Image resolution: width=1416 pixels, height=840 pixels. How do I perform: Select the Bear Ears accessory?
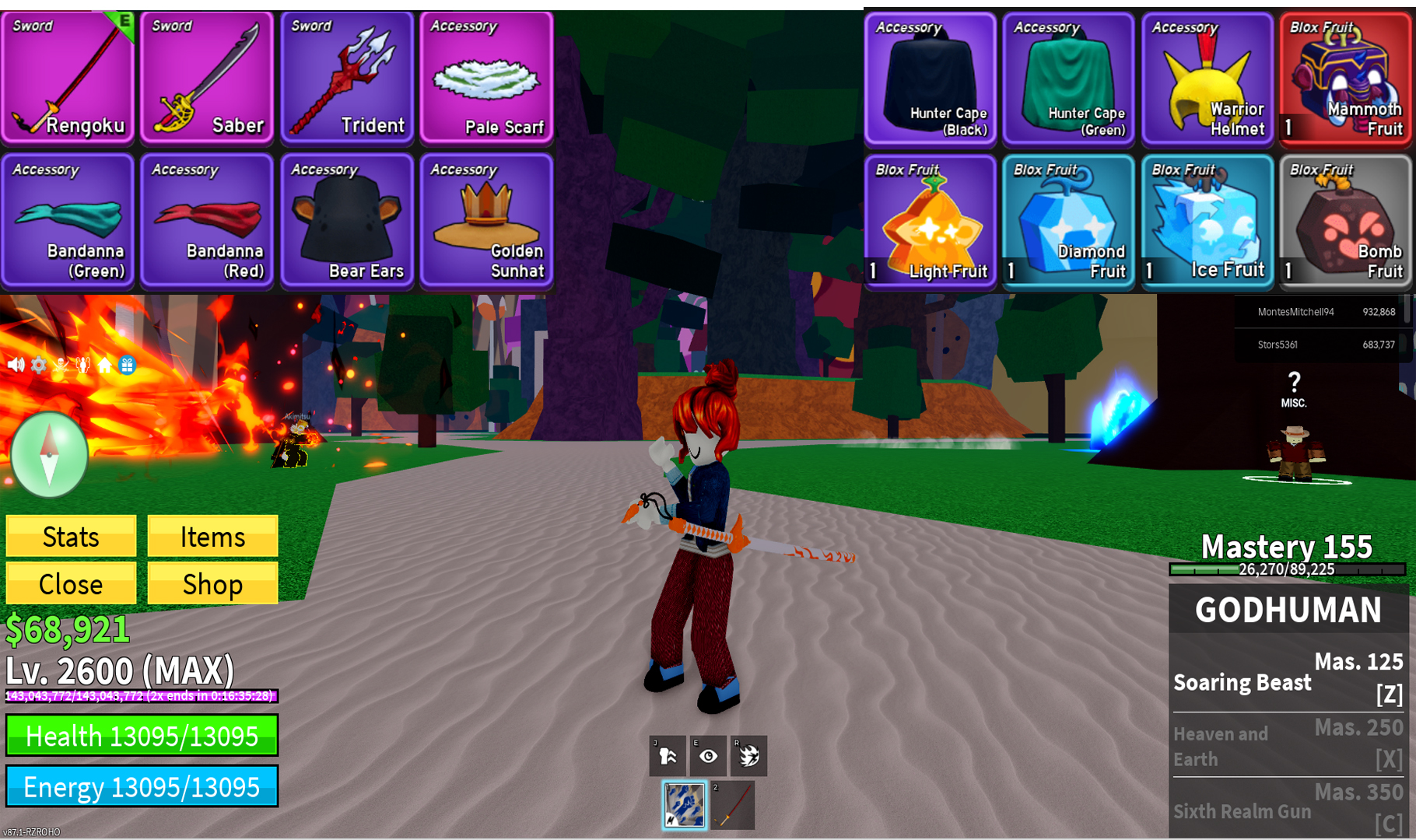(347, 222)
